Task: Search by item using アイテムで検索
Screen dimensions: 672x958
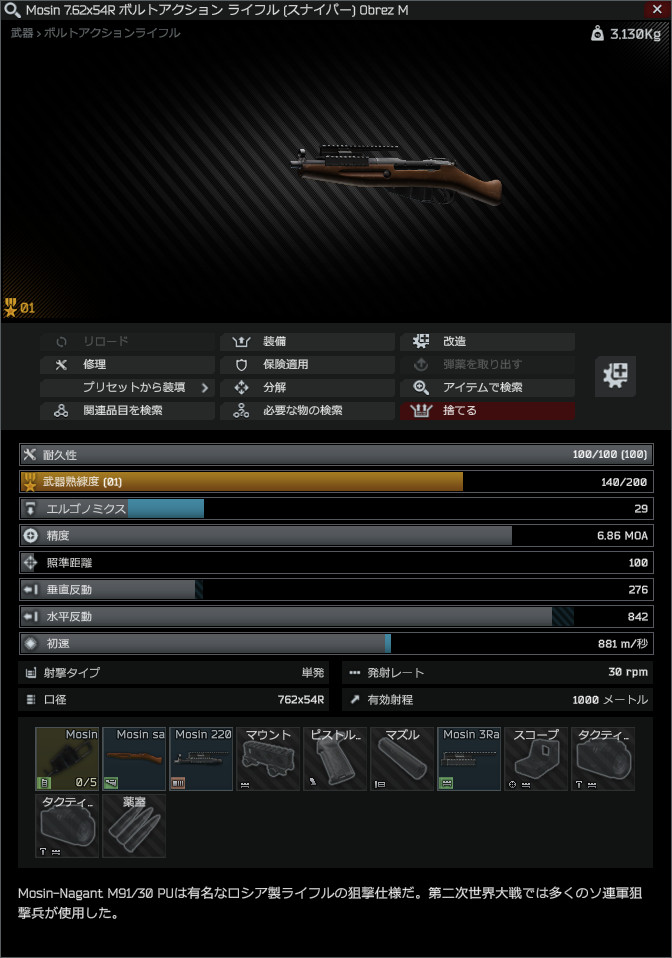Action: point(487,388)
